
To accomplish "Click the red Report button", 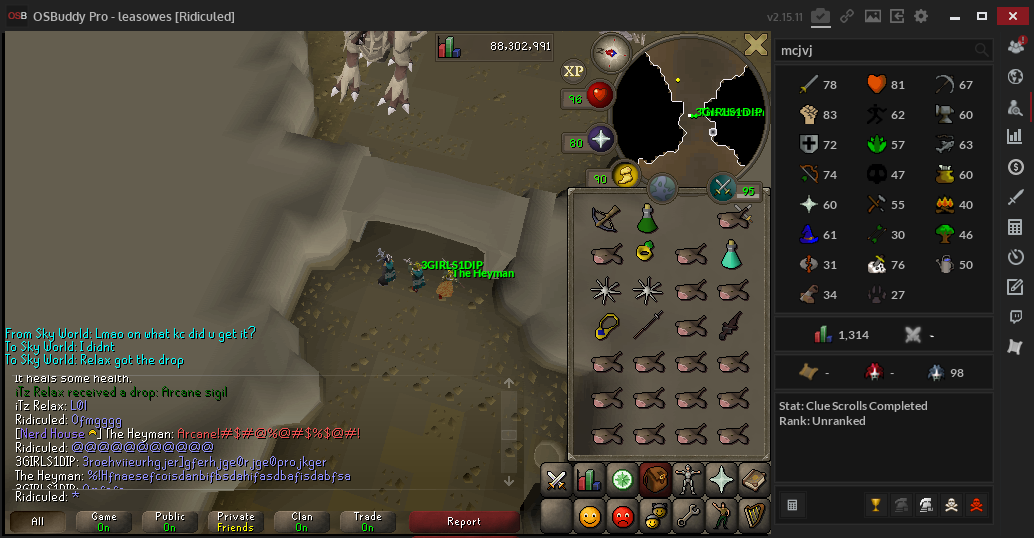I will tap(463, 521).
